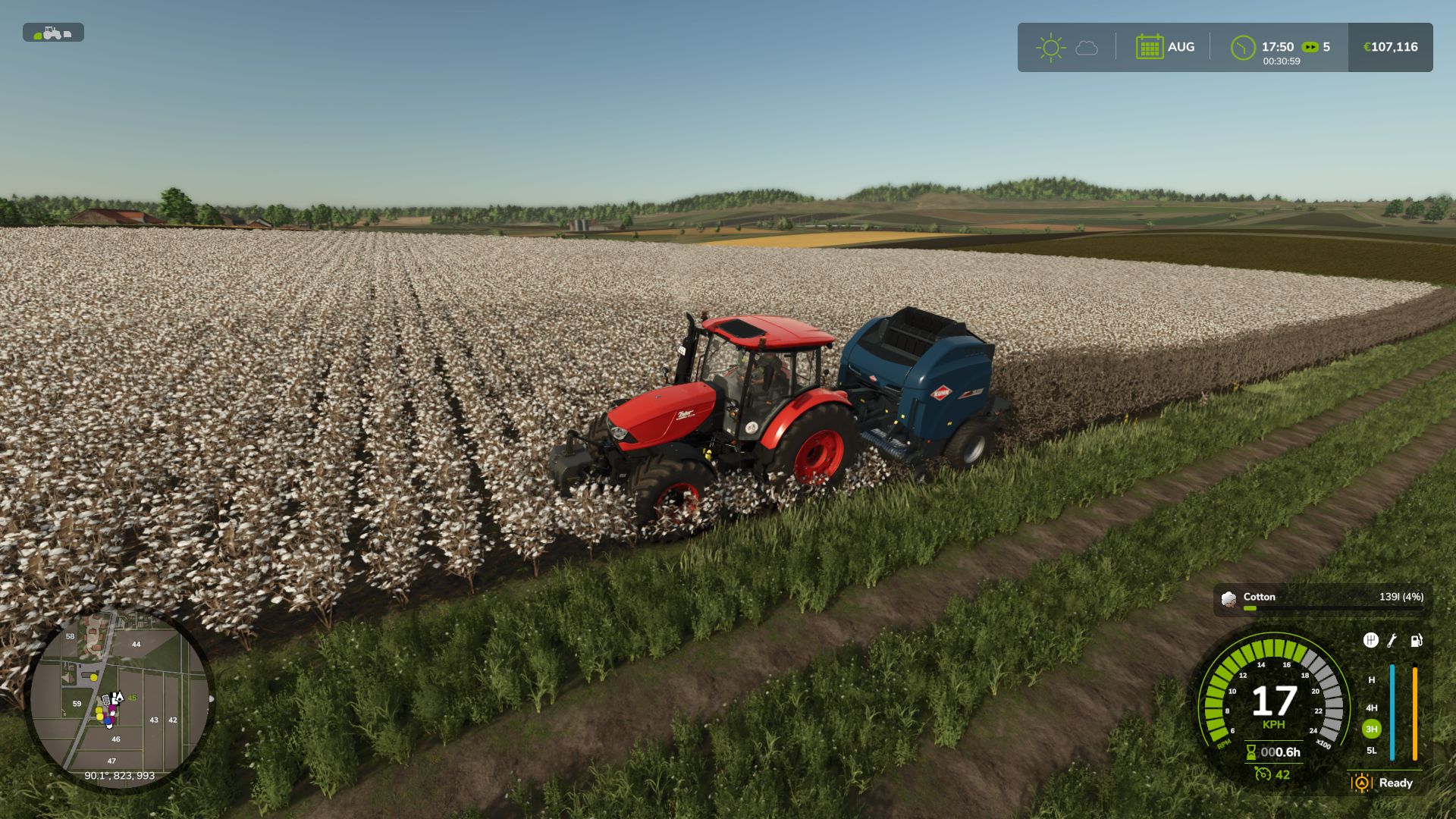Click the green clock icon
The width and height of the screenshot is (1456, 819).
pyautogui.click(x=1242, y=48)
